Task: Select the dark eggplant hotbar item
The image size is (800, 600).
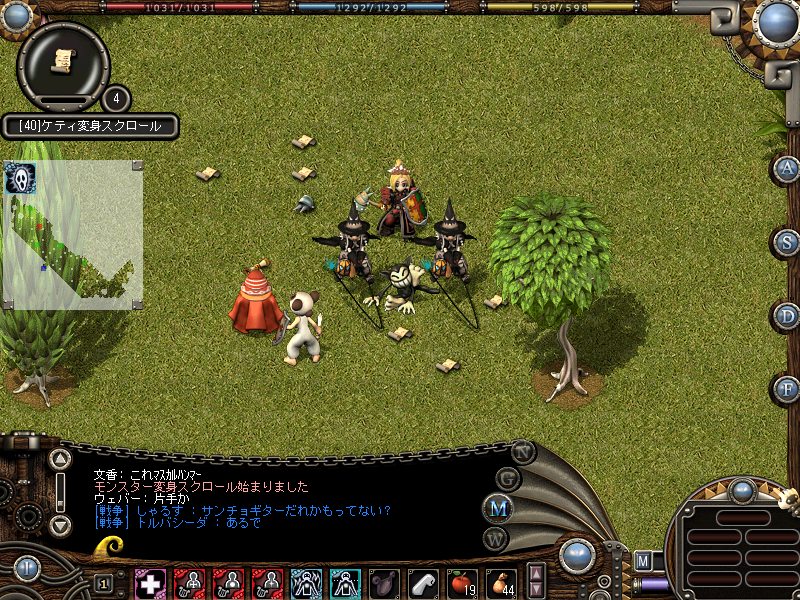Action: click(385, 582)
